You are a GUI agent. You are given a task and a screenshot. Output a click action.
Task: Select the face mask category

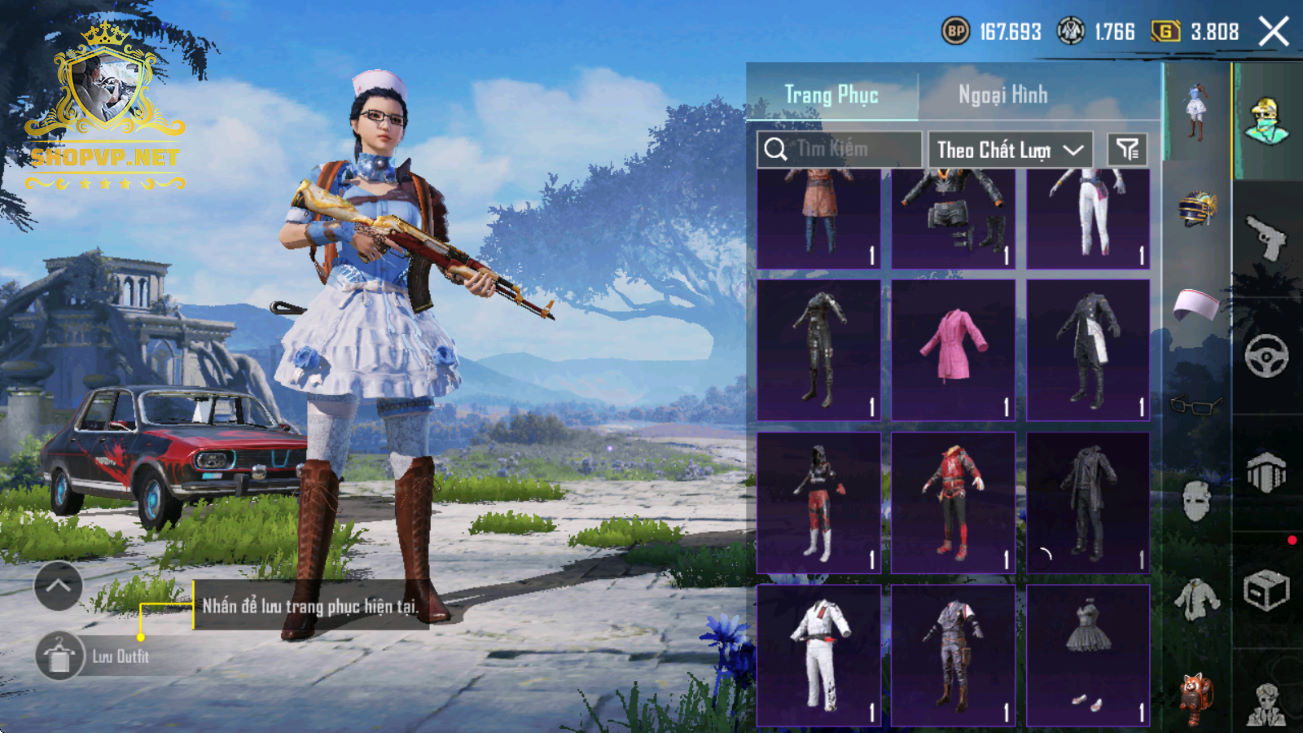coord(1197,500)
